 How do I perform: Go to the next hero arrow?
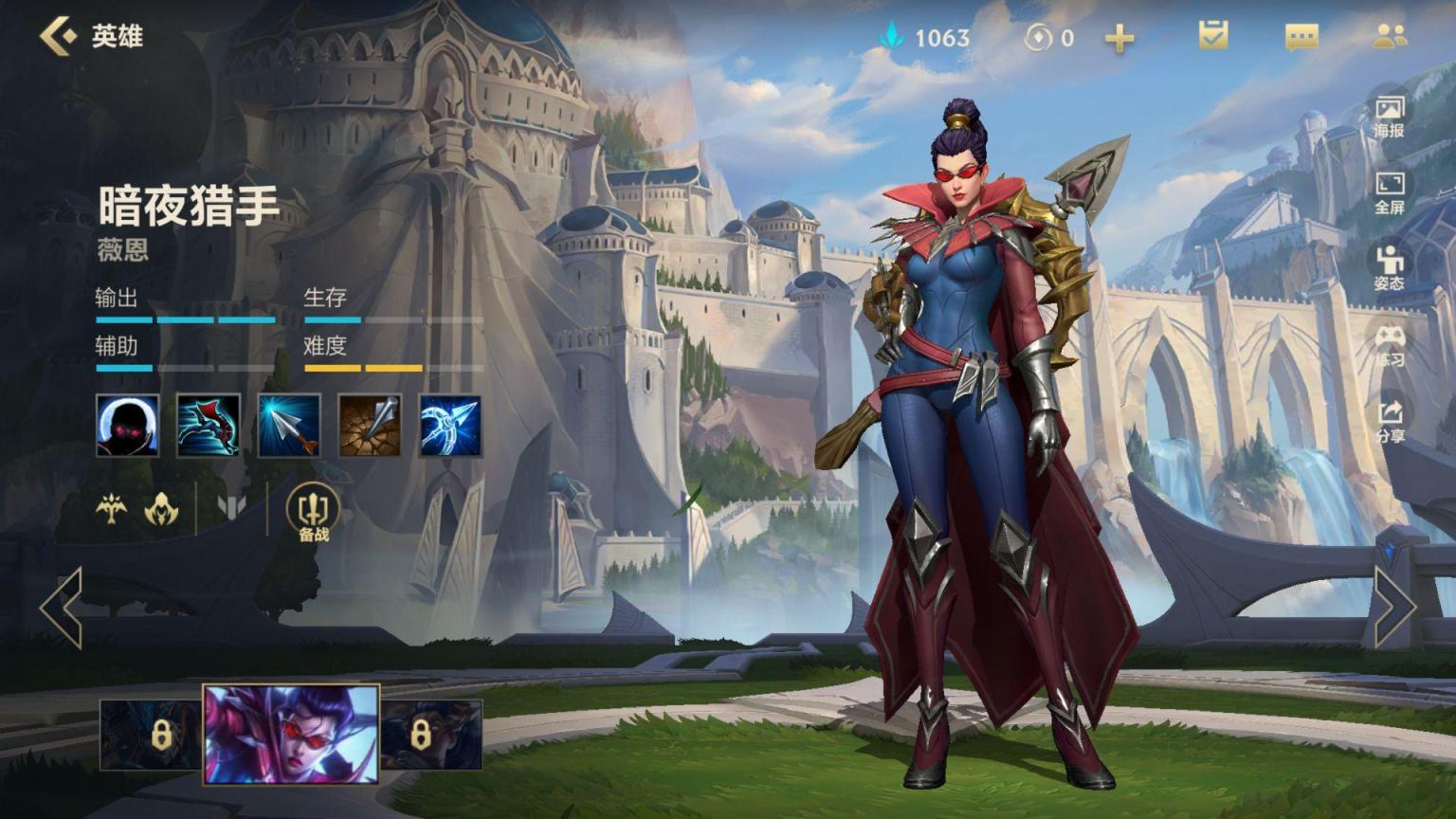pyautogui.click(x=1394, y=608)
